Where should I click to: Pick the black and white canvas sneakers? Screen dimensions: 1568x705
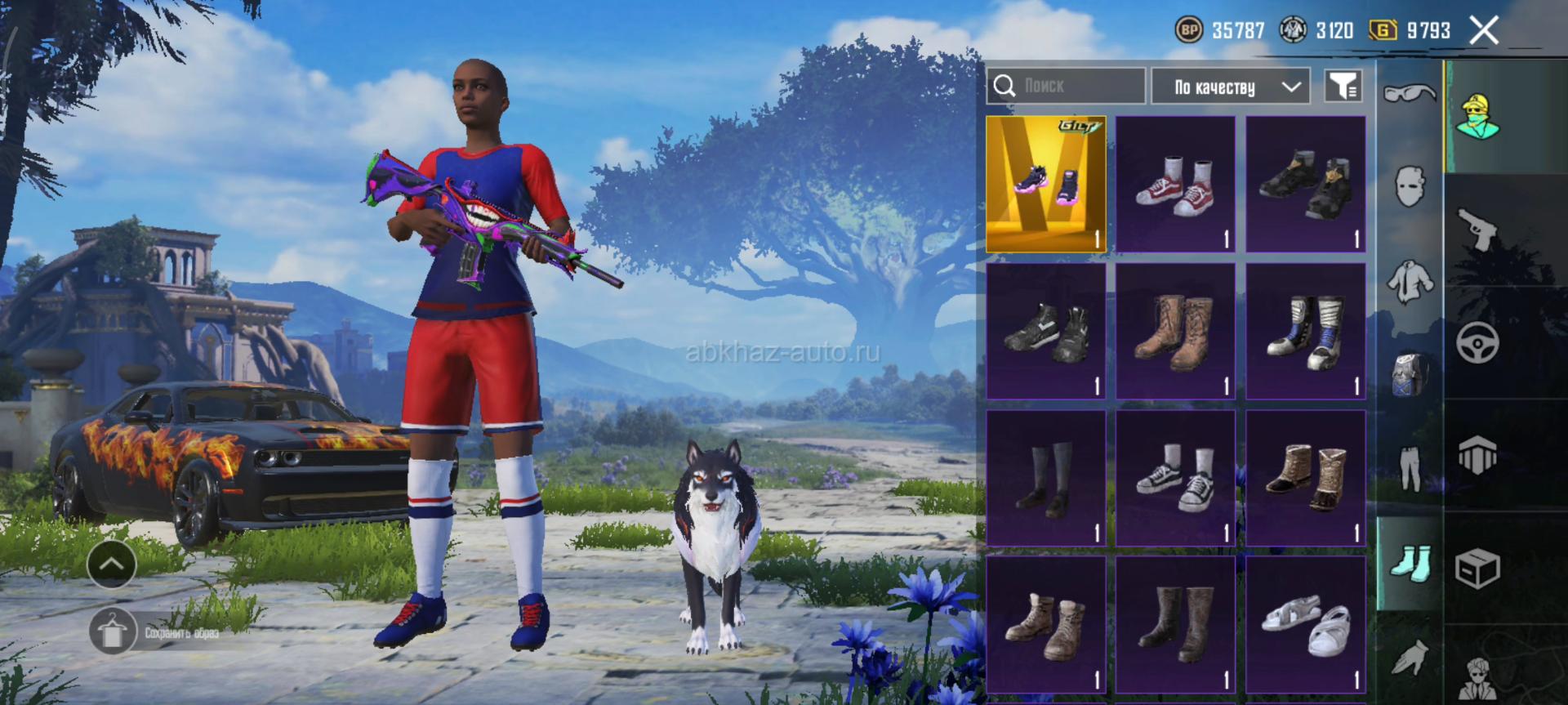pyautogui.click(x=1175, y=478)
